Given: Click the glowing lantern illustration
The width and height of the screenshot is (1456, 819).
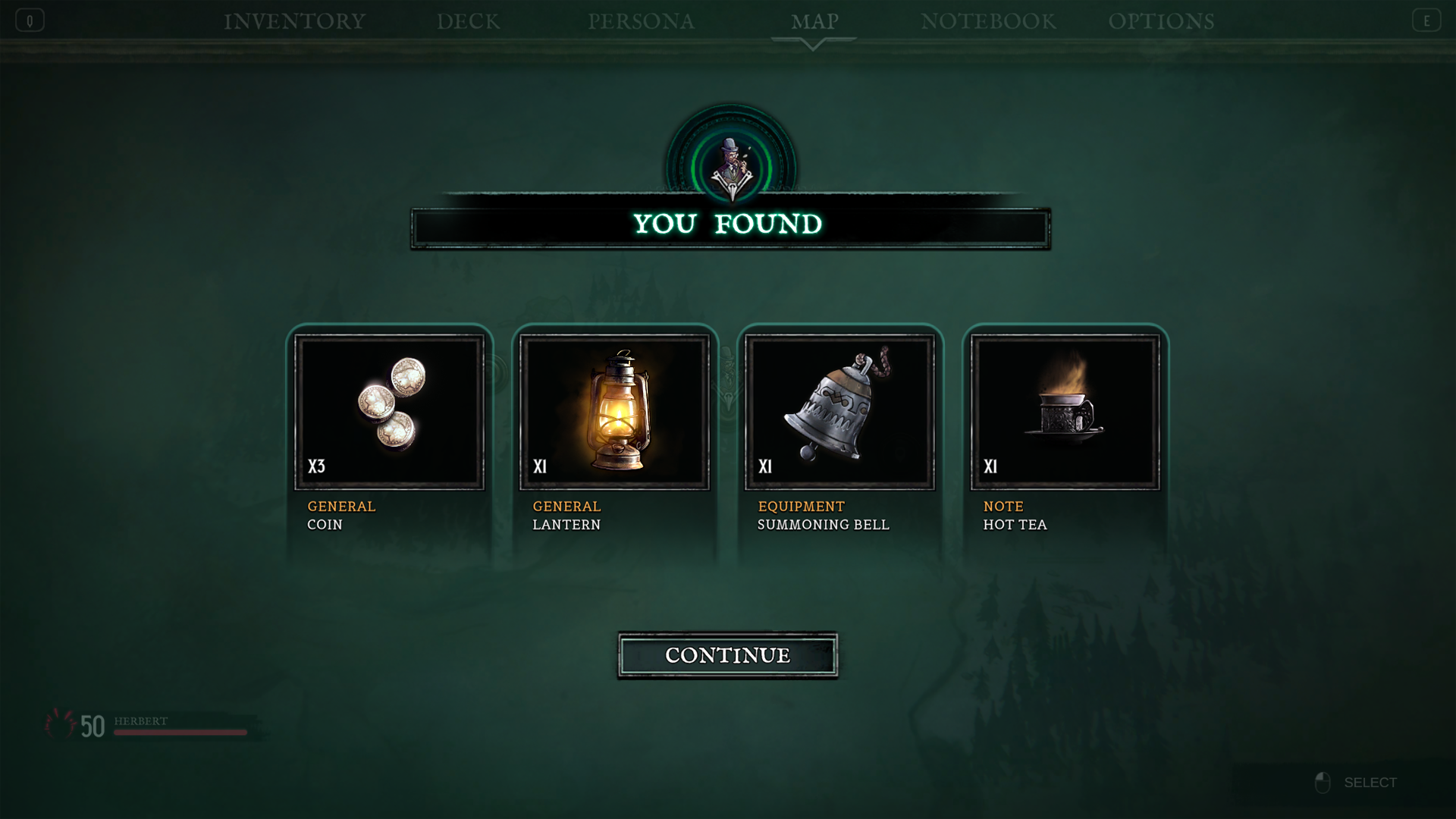Looking at the screenshot, I should tap(617, 409).
